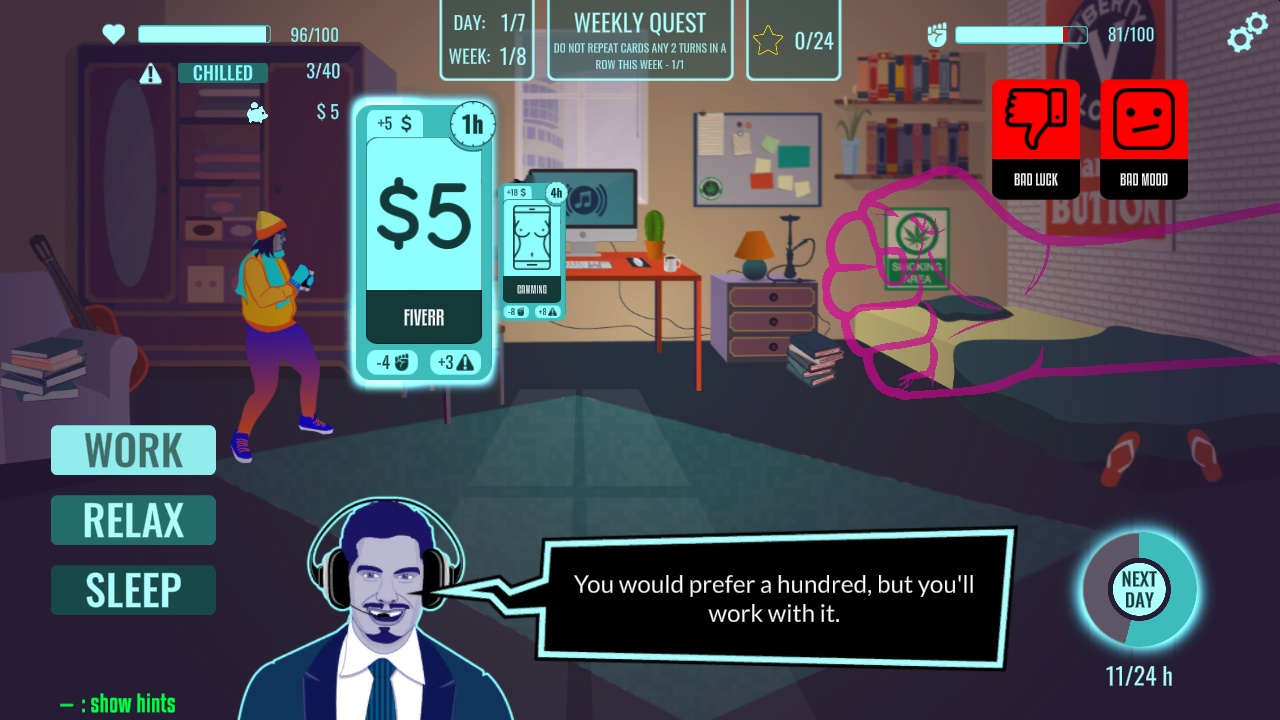Screen dimensions: 1280x720
Task: Select the CAMMING card
Action: pos(533,250)
